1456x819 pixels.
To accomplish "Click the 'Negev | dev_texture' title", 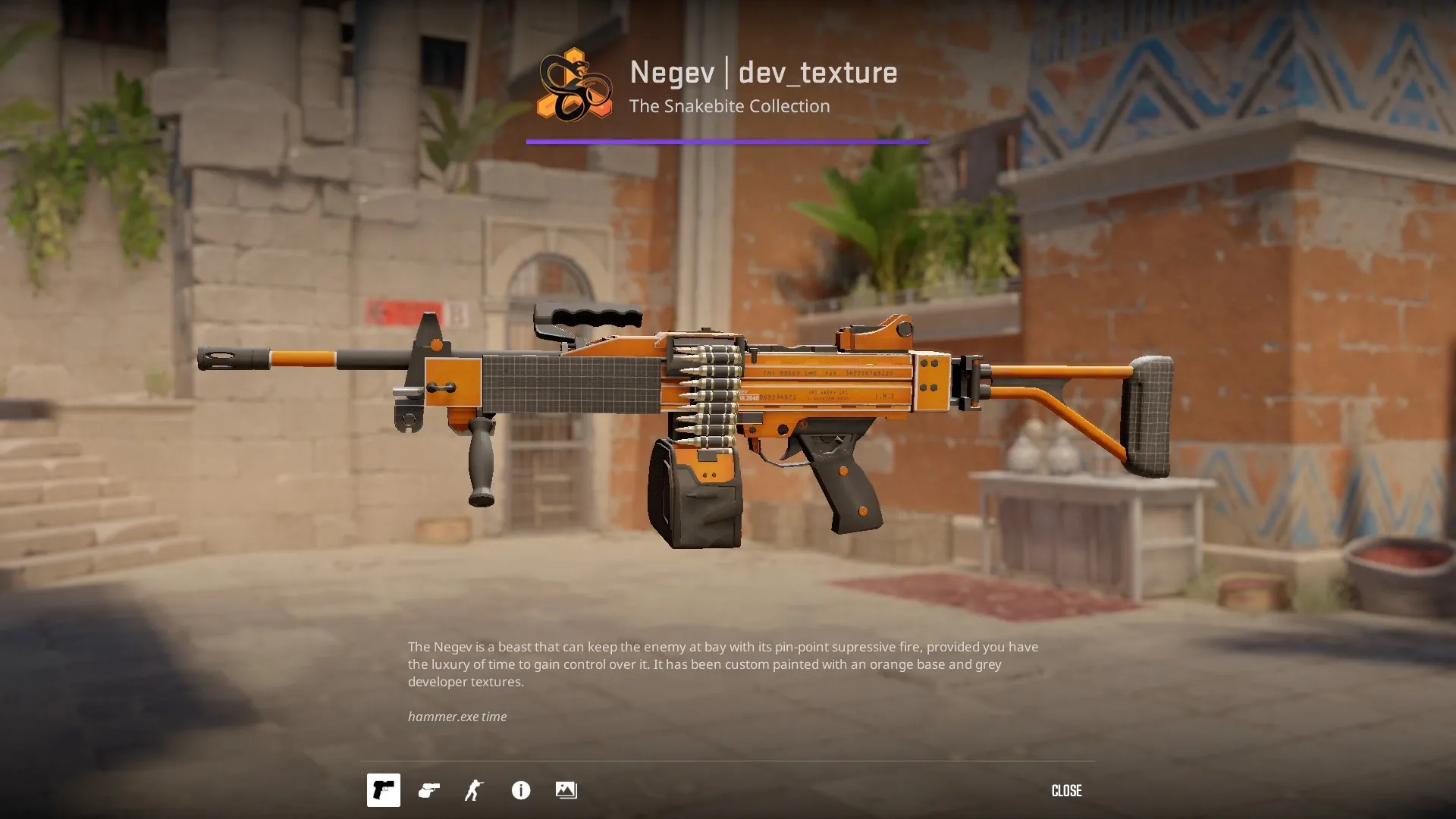I will [764, 73].
